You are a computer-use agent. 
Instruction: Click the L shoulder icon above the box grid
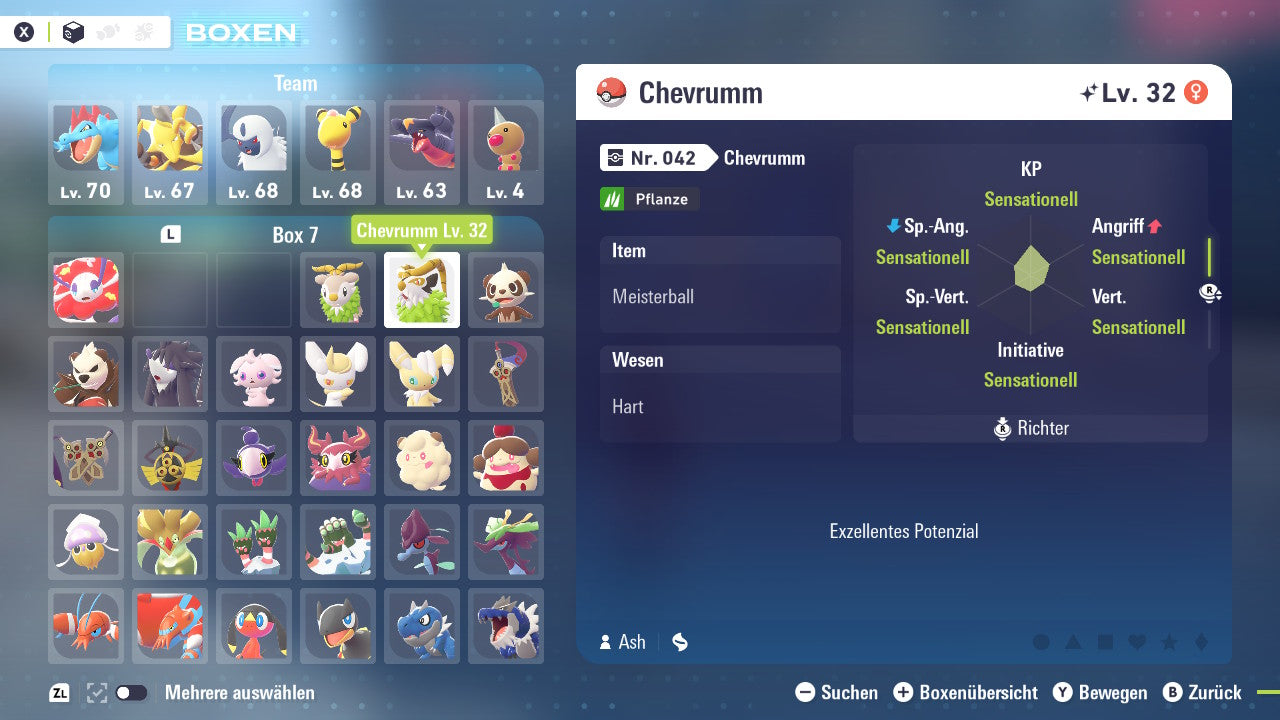170,232
